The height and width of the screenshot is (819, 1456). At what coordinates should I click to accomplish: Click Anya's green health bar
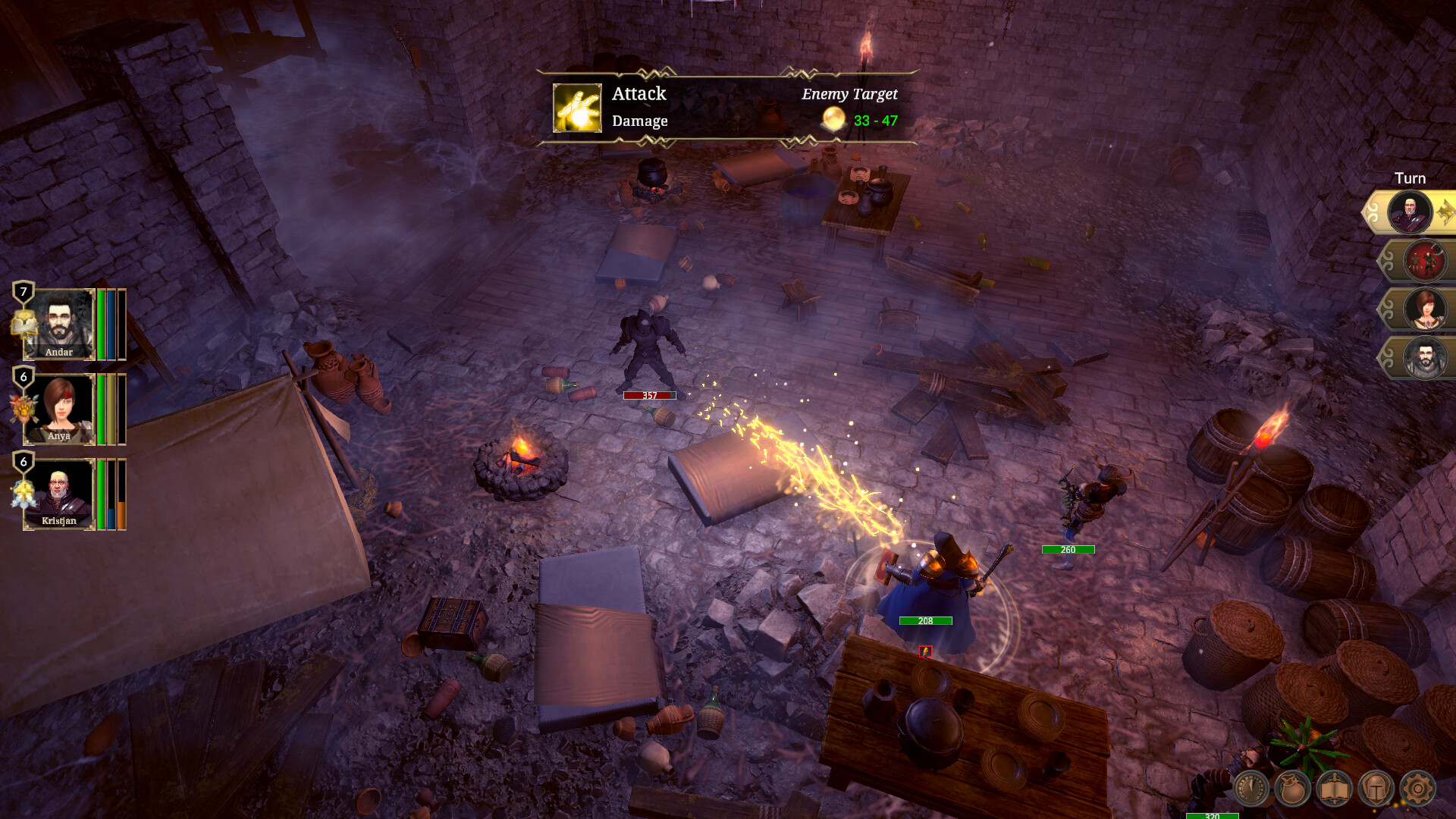[x=100, y=409]
